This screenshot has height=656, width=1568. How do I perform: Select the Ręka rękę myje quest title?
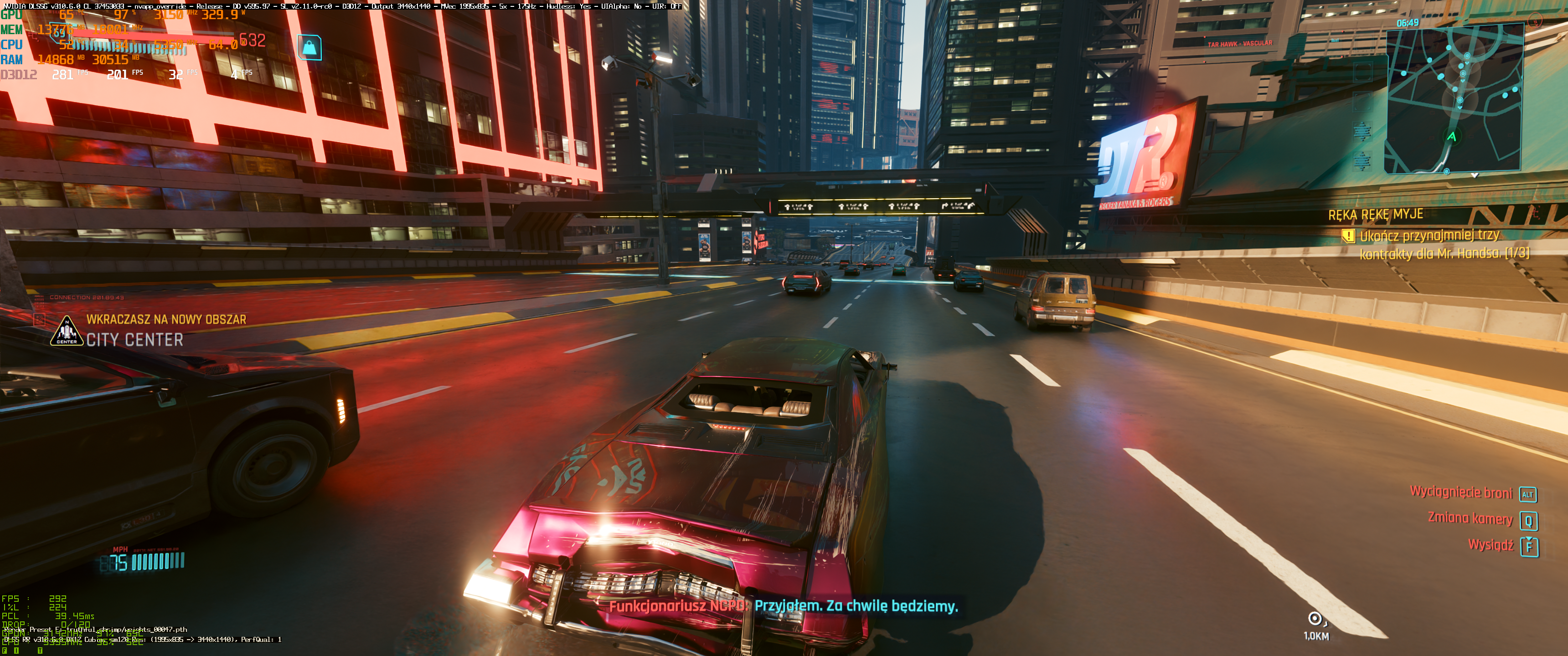(1375, 215)
